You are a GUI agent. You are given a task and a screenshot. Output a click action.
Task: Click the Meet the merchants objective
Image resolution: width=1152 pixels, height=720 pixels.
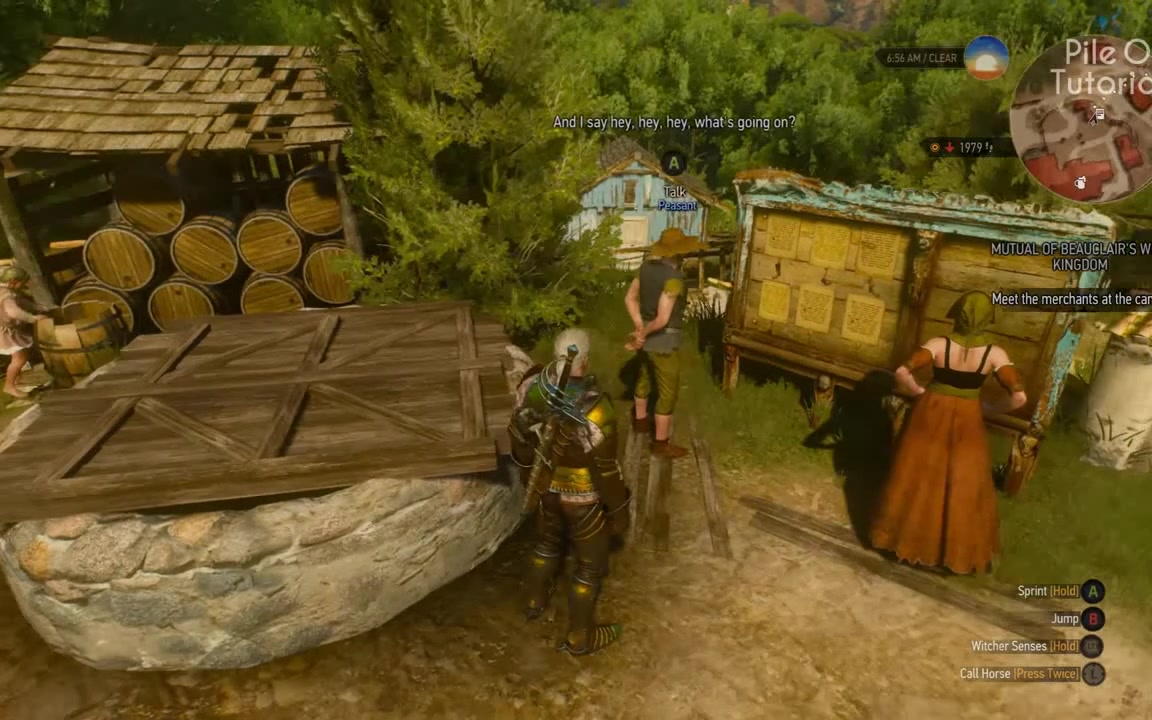pos(1071,299)
